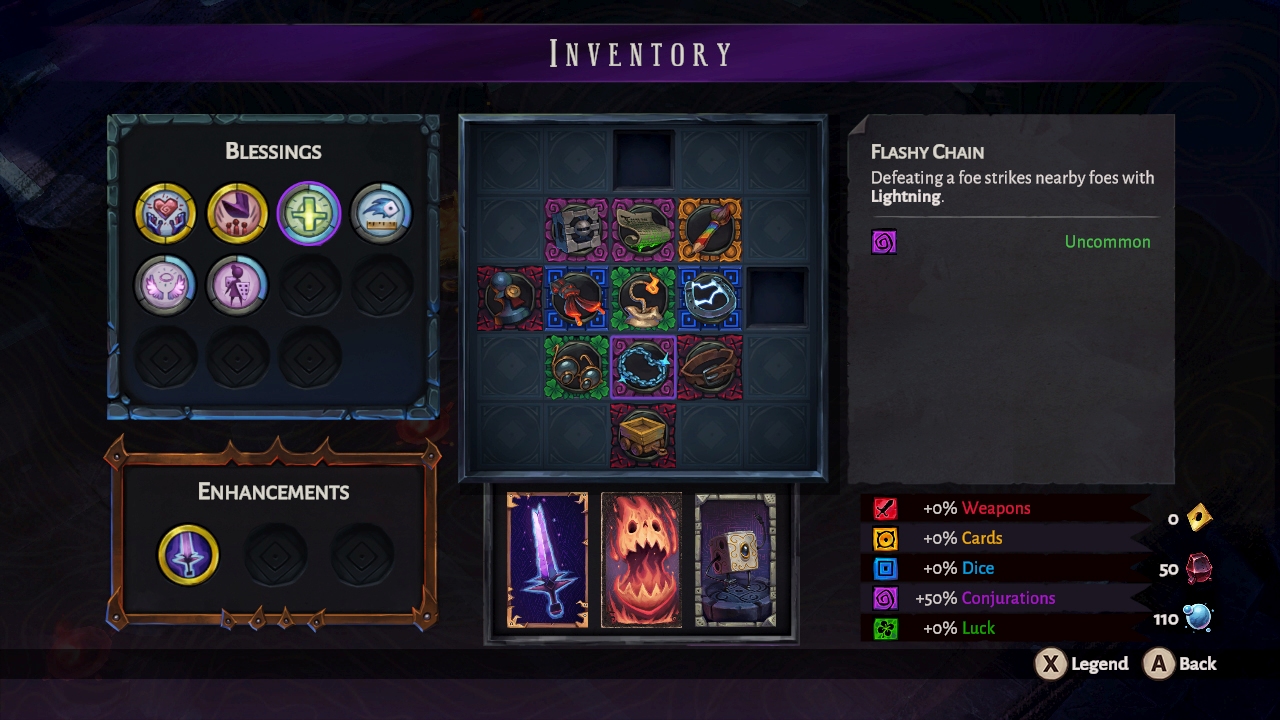This screenshot has width=1280, height=720.
Task: Select the flaming face card
Action: click(x=642, y=557)
